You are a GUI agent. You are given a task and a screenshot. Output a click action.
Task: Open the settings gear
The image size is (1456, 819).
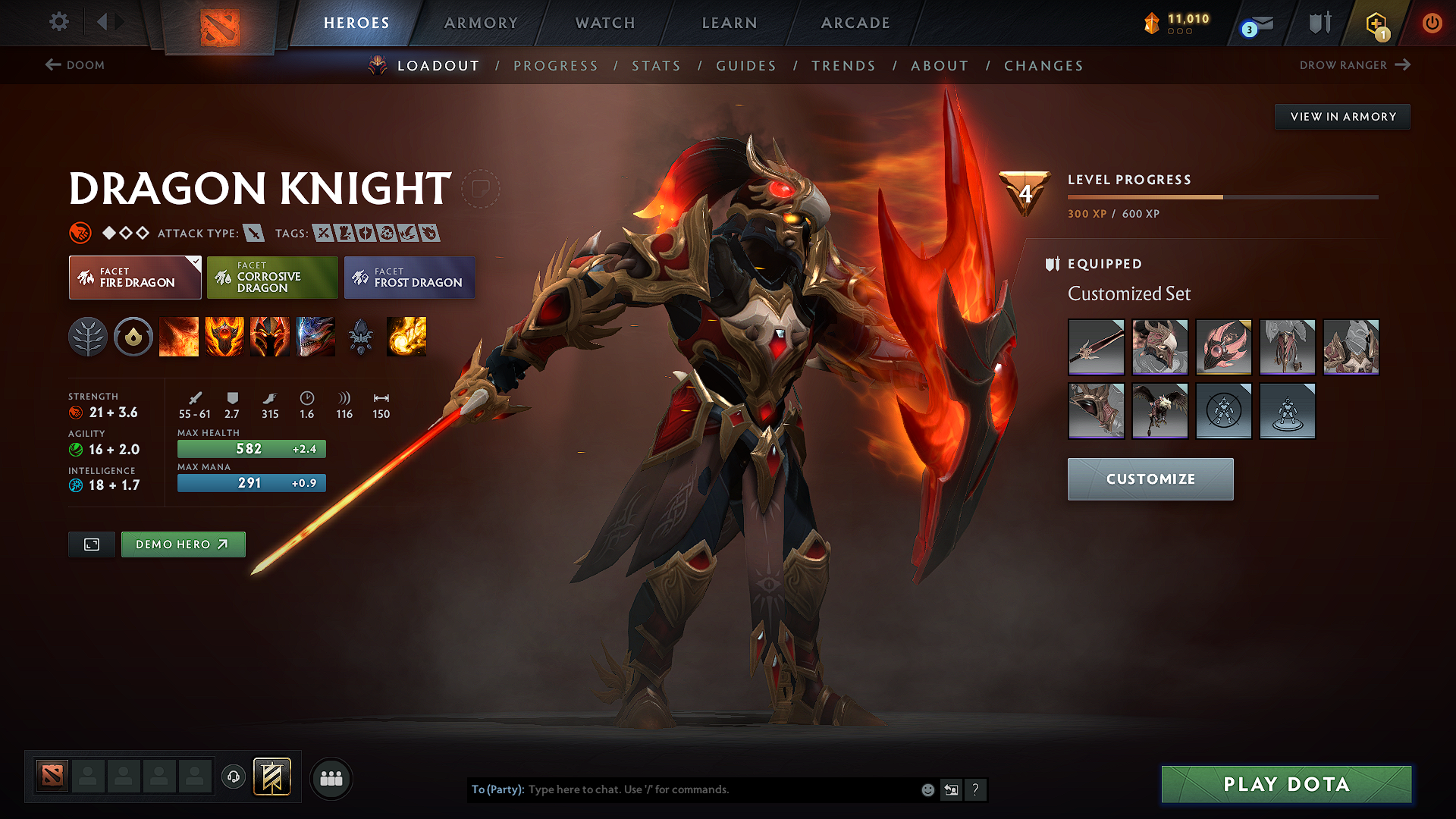(x=58, y=22)
